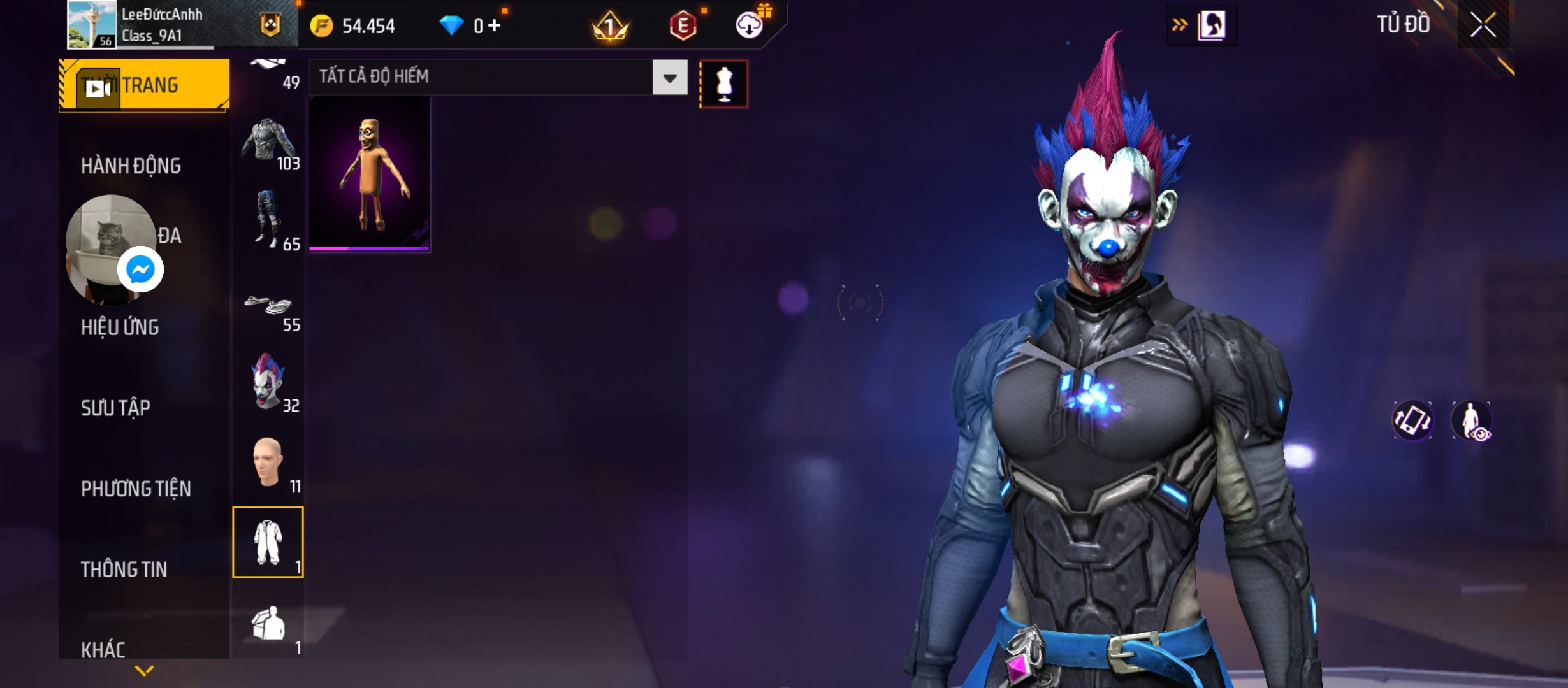The height and width of the screenshot is (688, 1568).
Task: Open the Sưu Tập tab
Action: [115, 408]
